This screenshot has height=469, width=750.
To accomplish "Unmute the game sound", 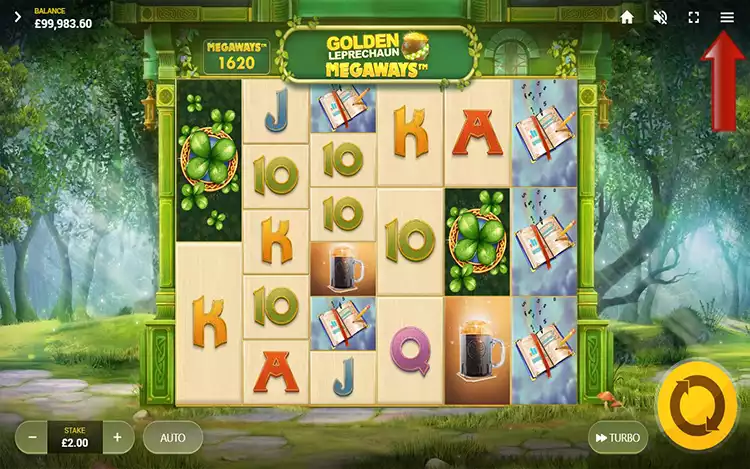I will [660, 17].
